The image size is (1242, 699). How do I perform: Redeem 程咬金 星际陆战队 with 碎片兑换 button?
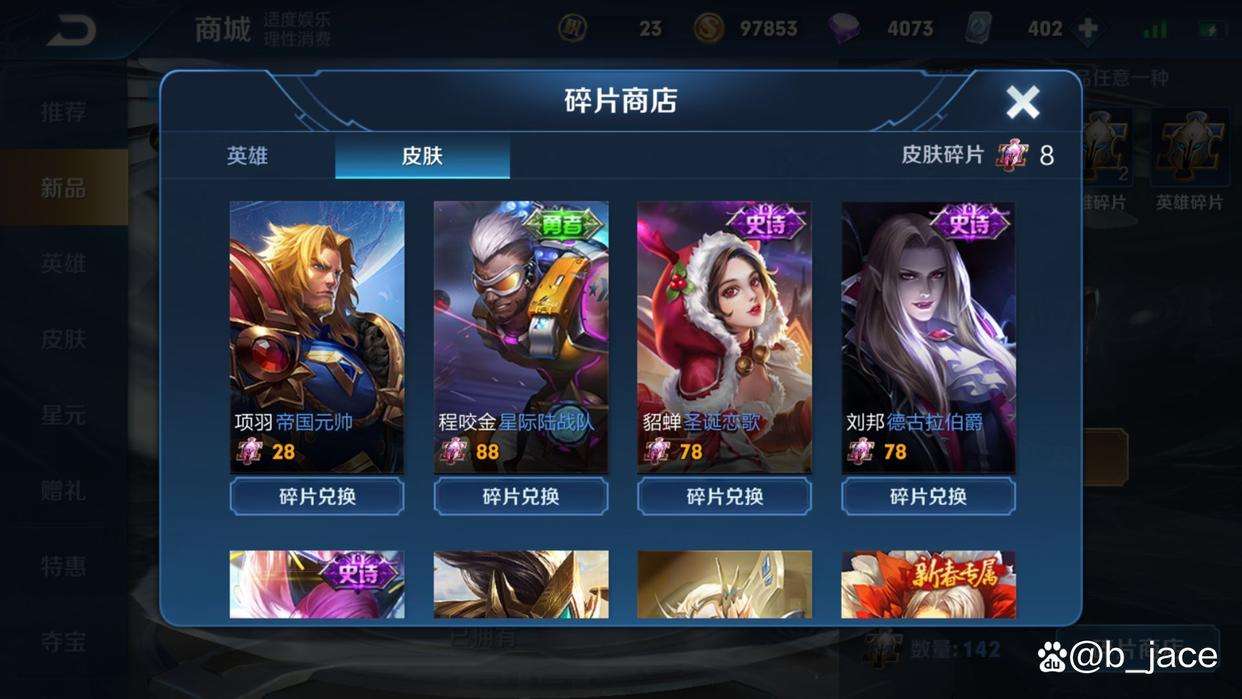(521, 496)
